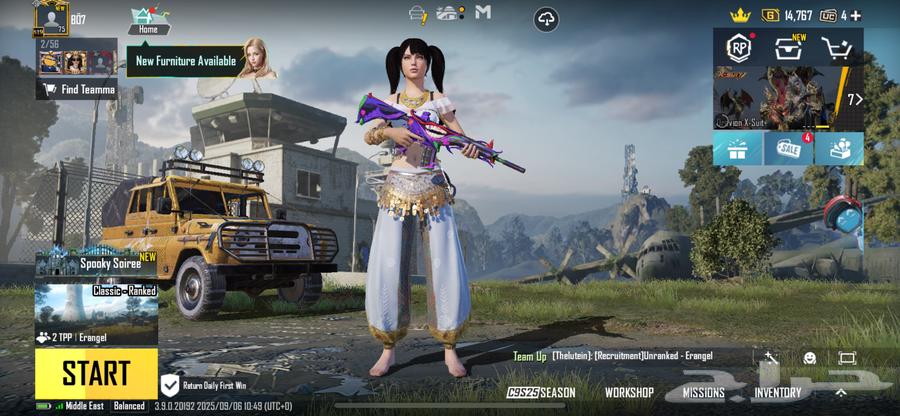Open the gift box events tile
This screenshot has height=416, width=900.
click(x=737, y=149)
